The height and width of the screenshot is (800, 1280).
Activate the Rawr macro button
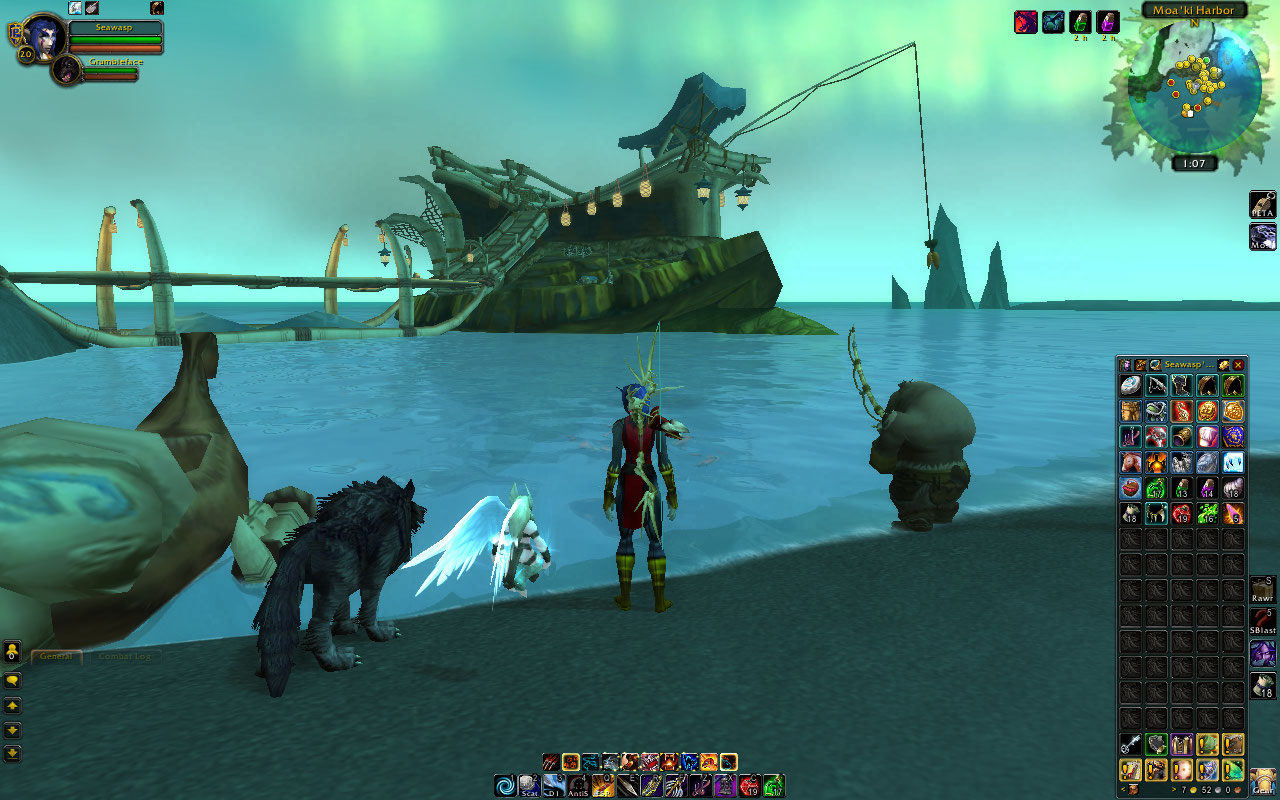click(1262, 590)
